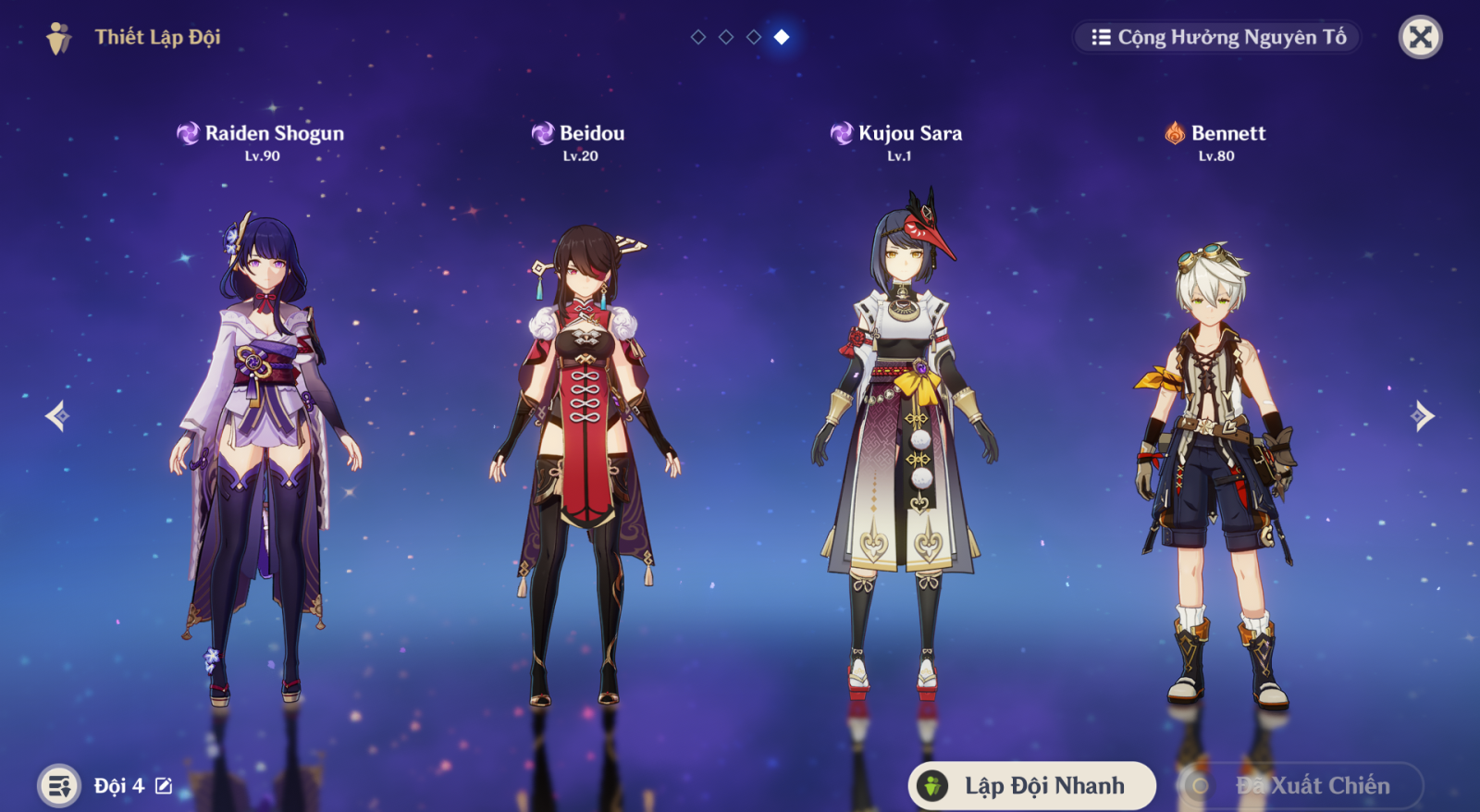Image resolution: width=1480 pixels, height=812 pixels.
Task: Go to the previous party with left arrow
Action: 57,416
